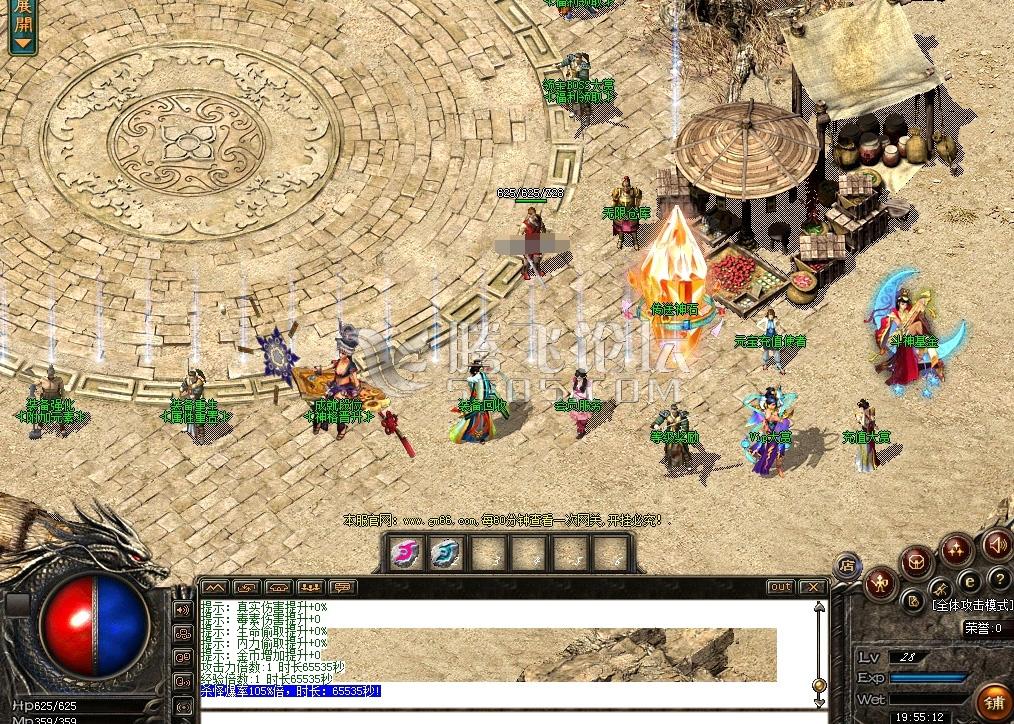Toggle the speaker icon beside the chat
The image size is (1014, 724).
tap(183, 609)
